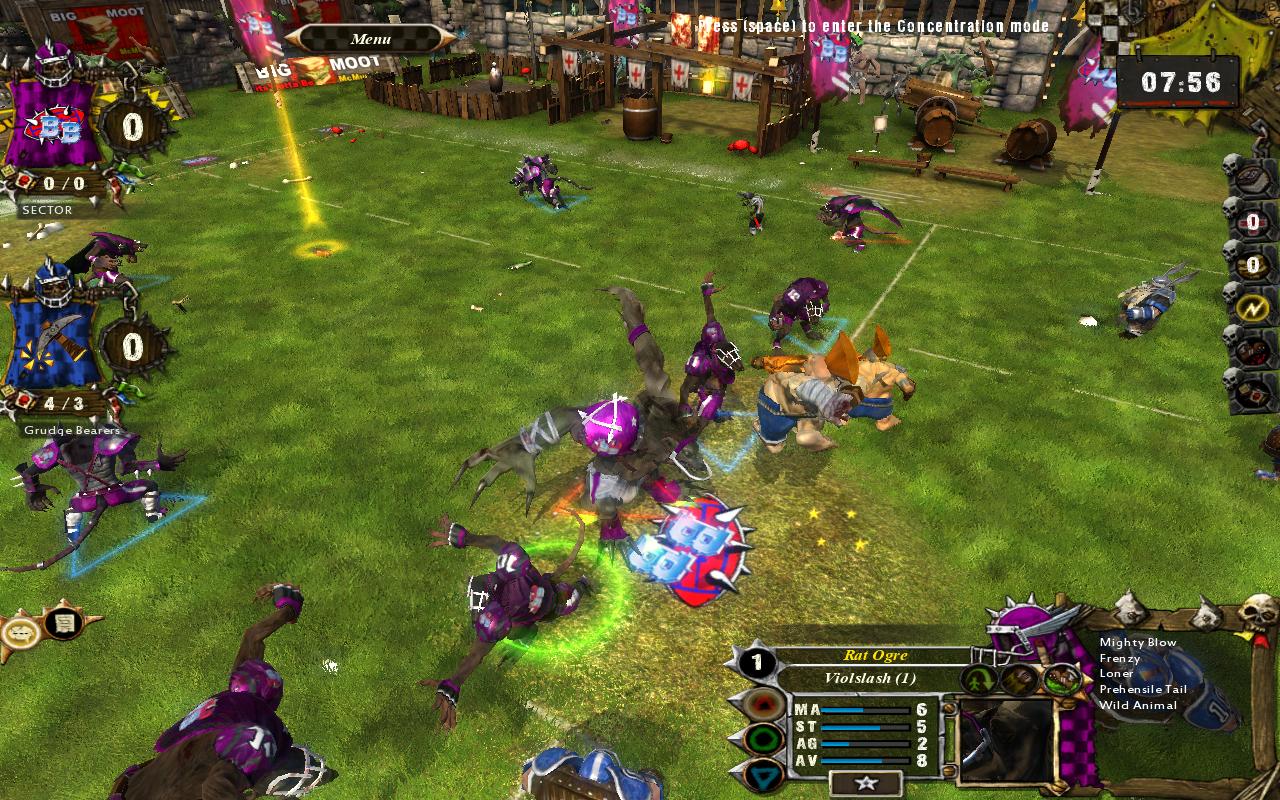
Task: Select the skull token above the bread icon
Action: coord(1229,166)
